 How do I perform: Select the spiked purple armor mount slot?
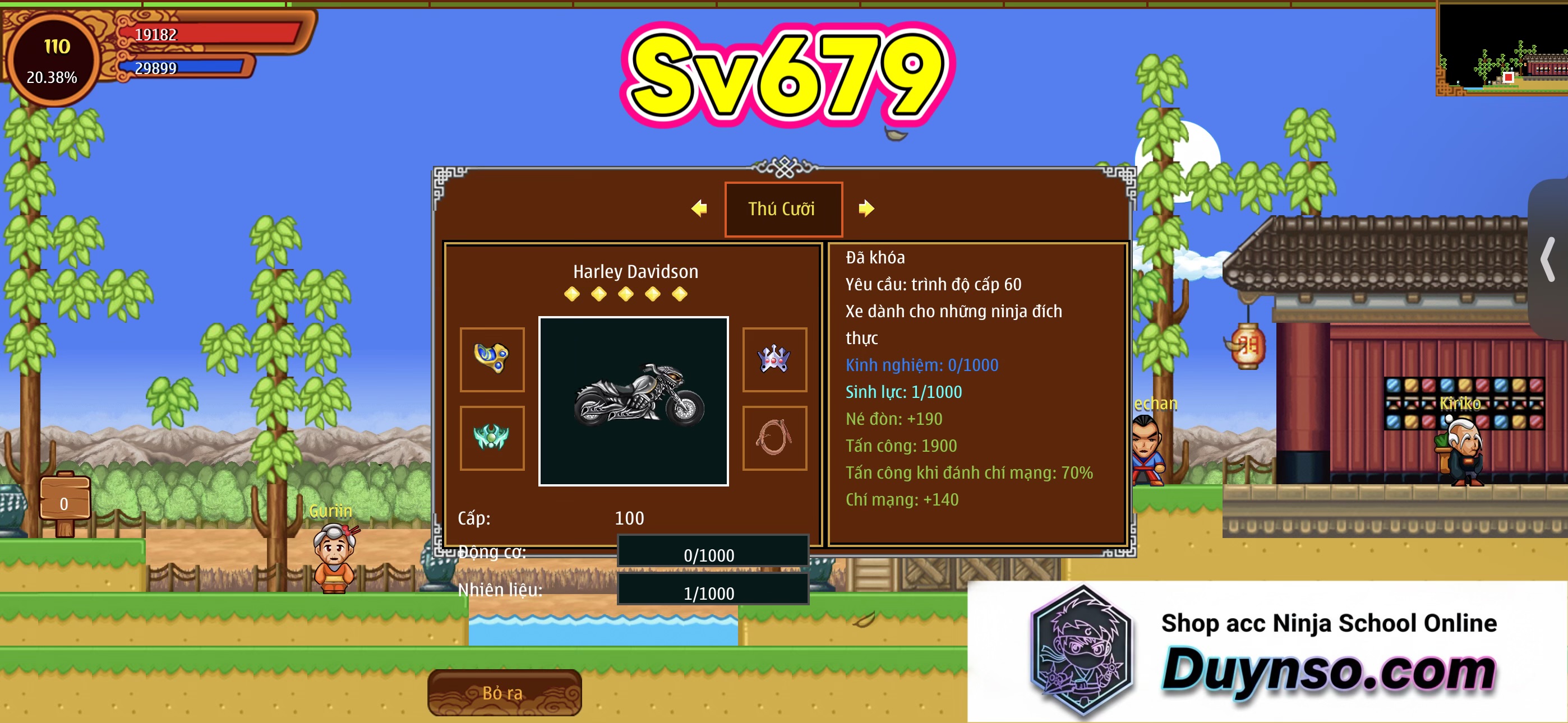point(774,359)
